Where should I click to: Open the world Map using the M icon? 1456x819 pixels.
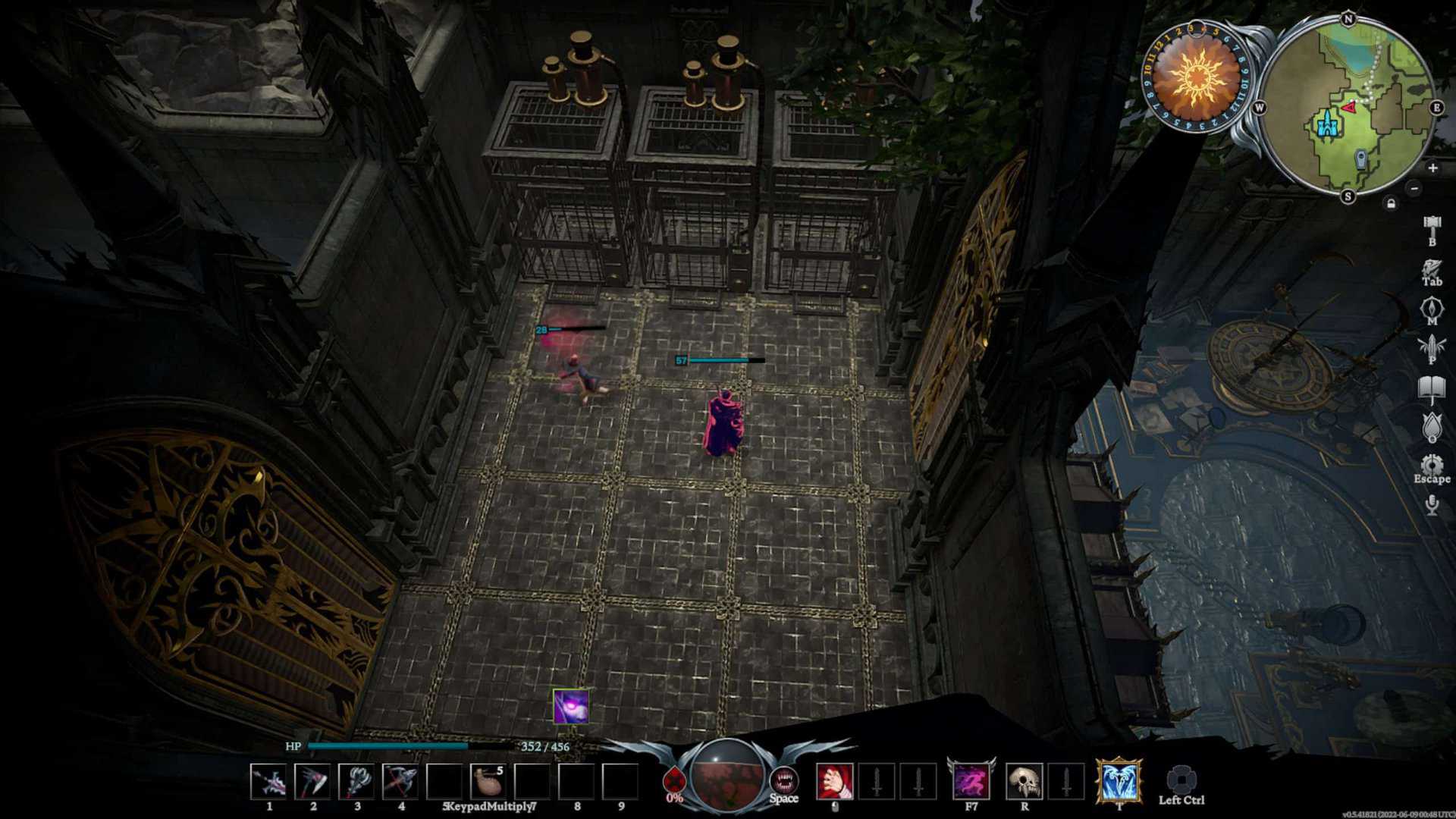tap(1432, 307)
